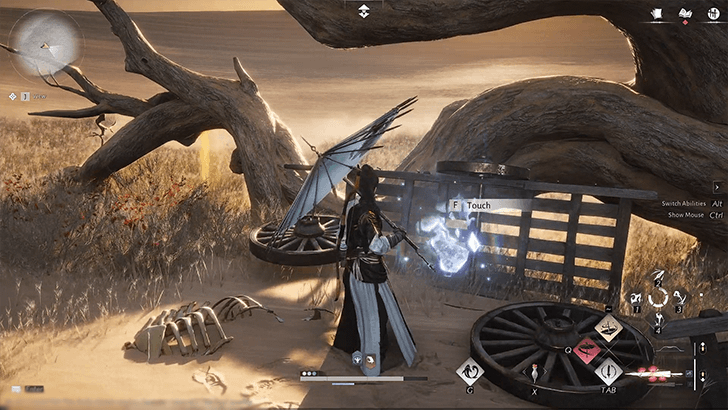
Task: Select ability wheel slot 4
Action: click(657, 318)
